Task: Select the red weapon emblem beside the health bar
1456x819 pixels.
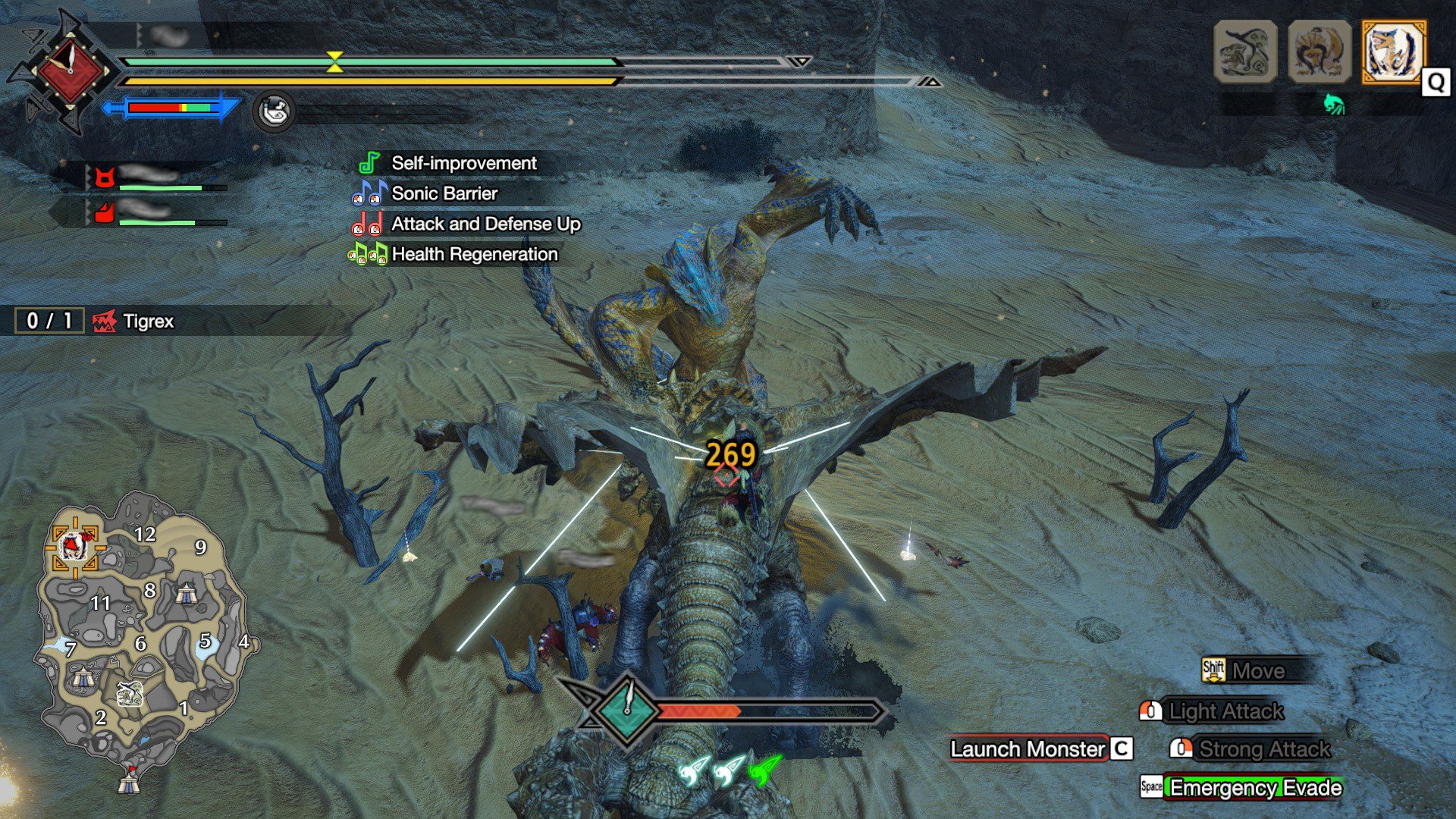Action: tap(69, 70)
